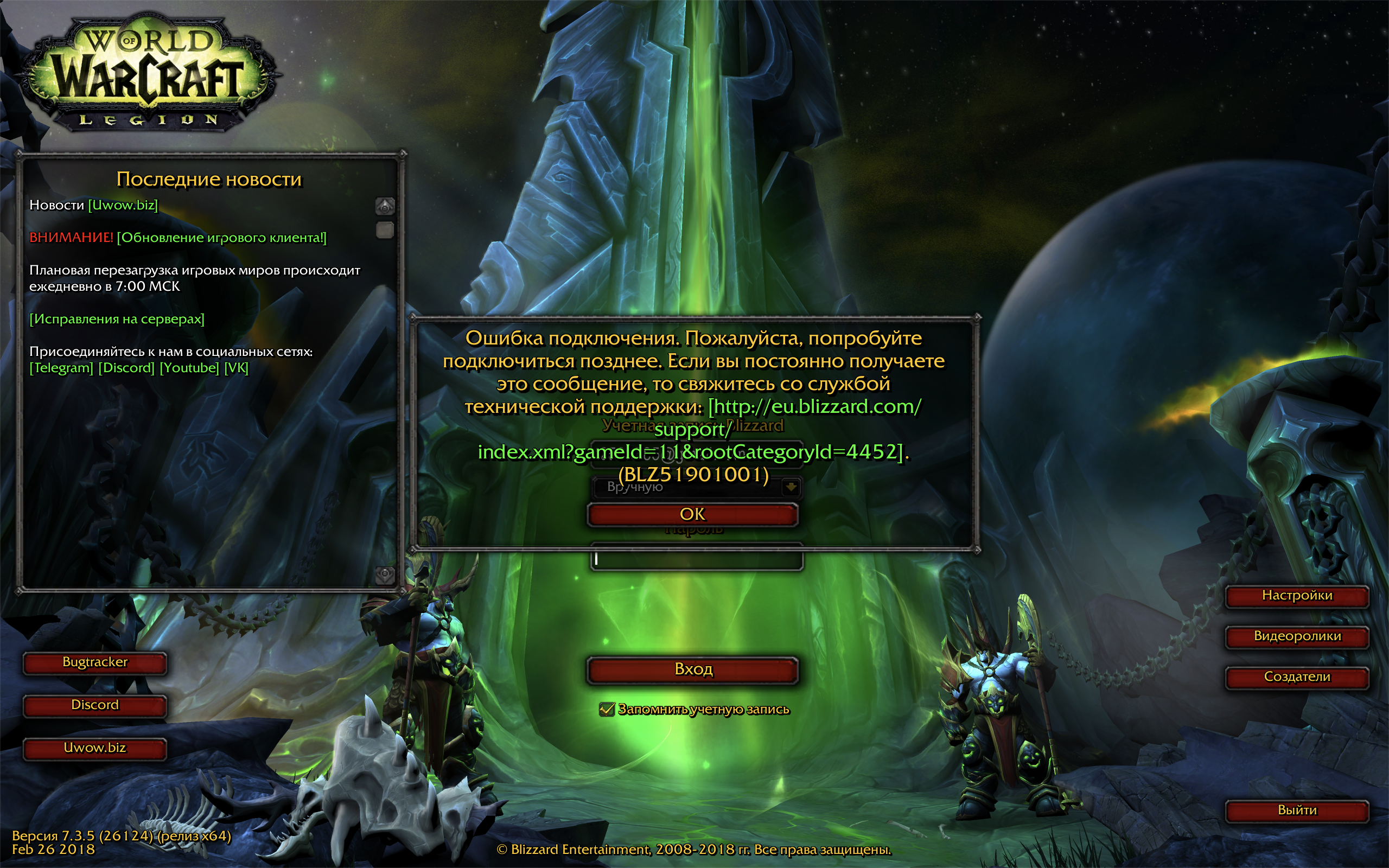Open the Uwow.biz website button
Image resolution: width=1389 pixels, height=868 pixels.
[x=95, y=748]
